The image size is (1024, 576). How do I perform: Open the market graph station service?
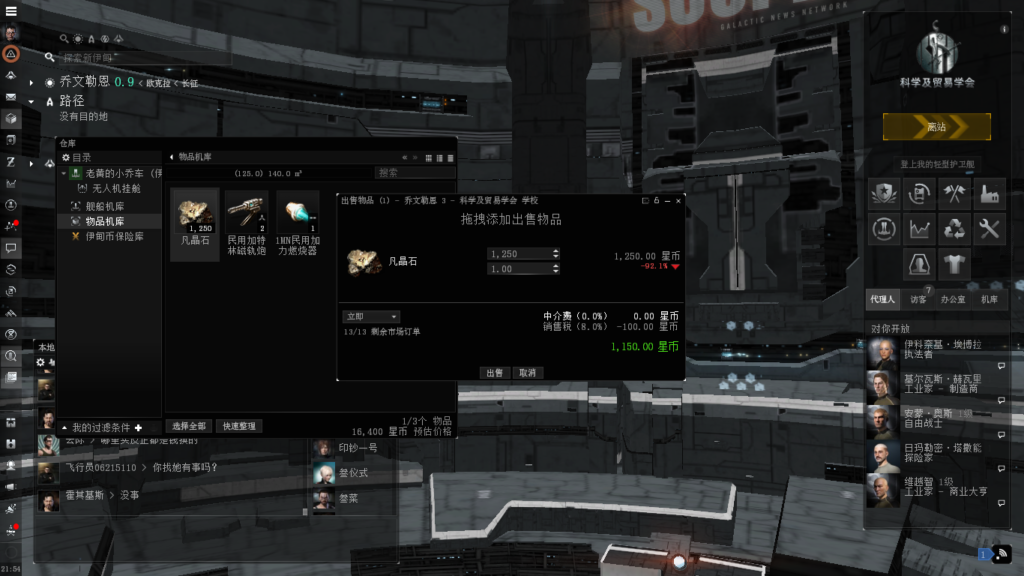(x=921, y=229)
